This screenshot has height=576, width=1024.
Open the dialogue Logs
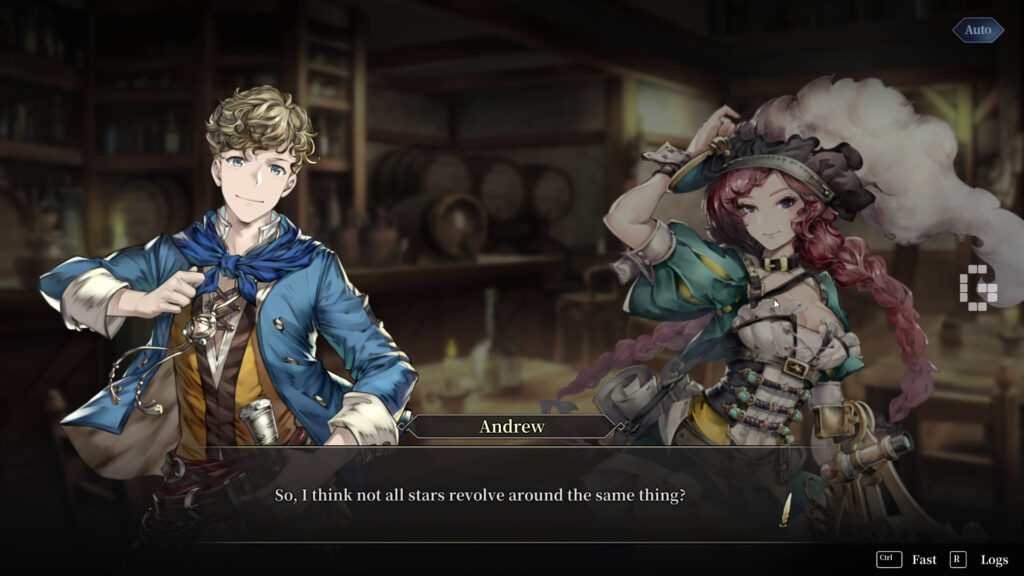click(x=993, y=560)
